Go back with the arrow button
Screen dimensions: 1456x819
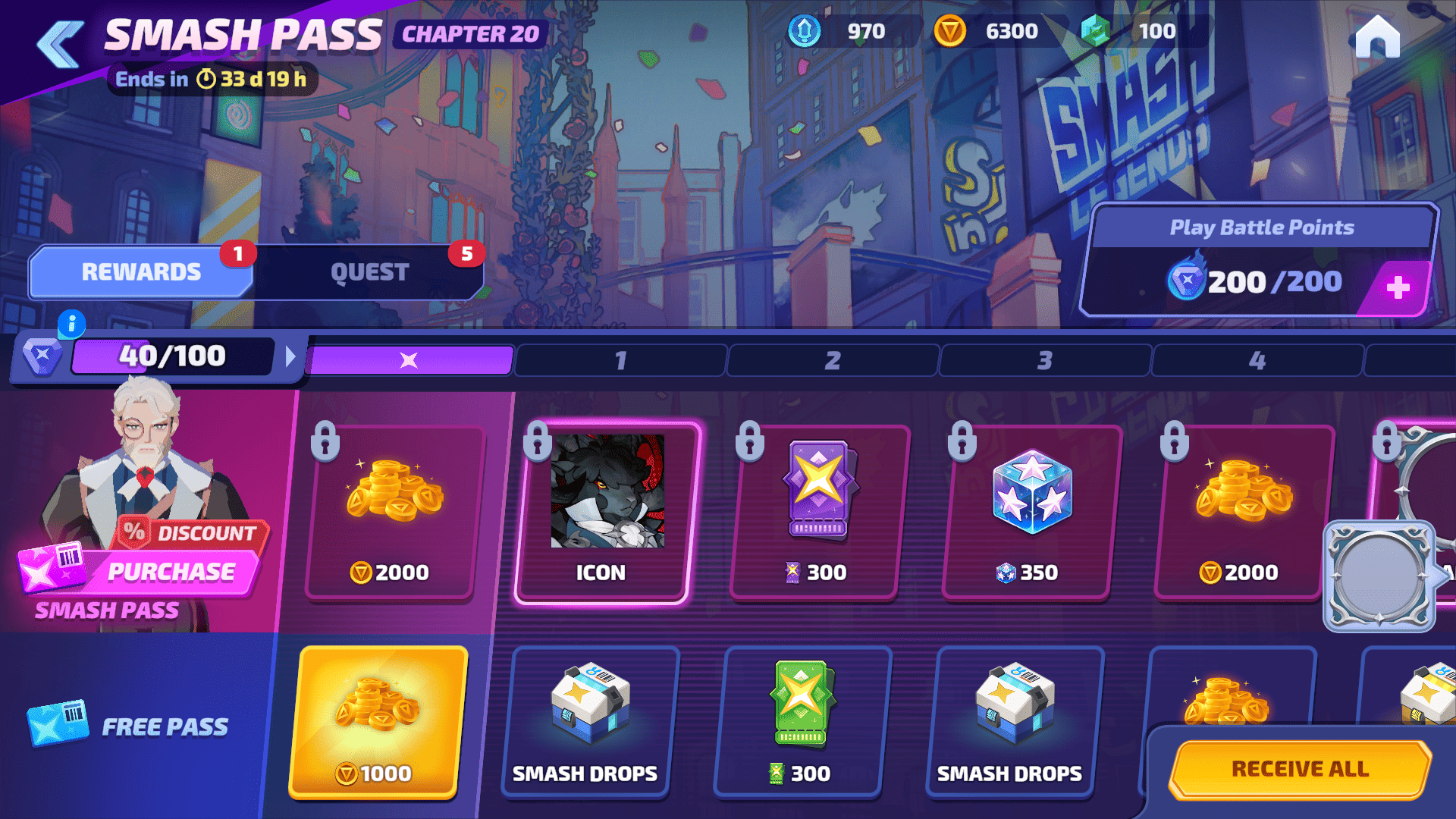coord(61,44)
